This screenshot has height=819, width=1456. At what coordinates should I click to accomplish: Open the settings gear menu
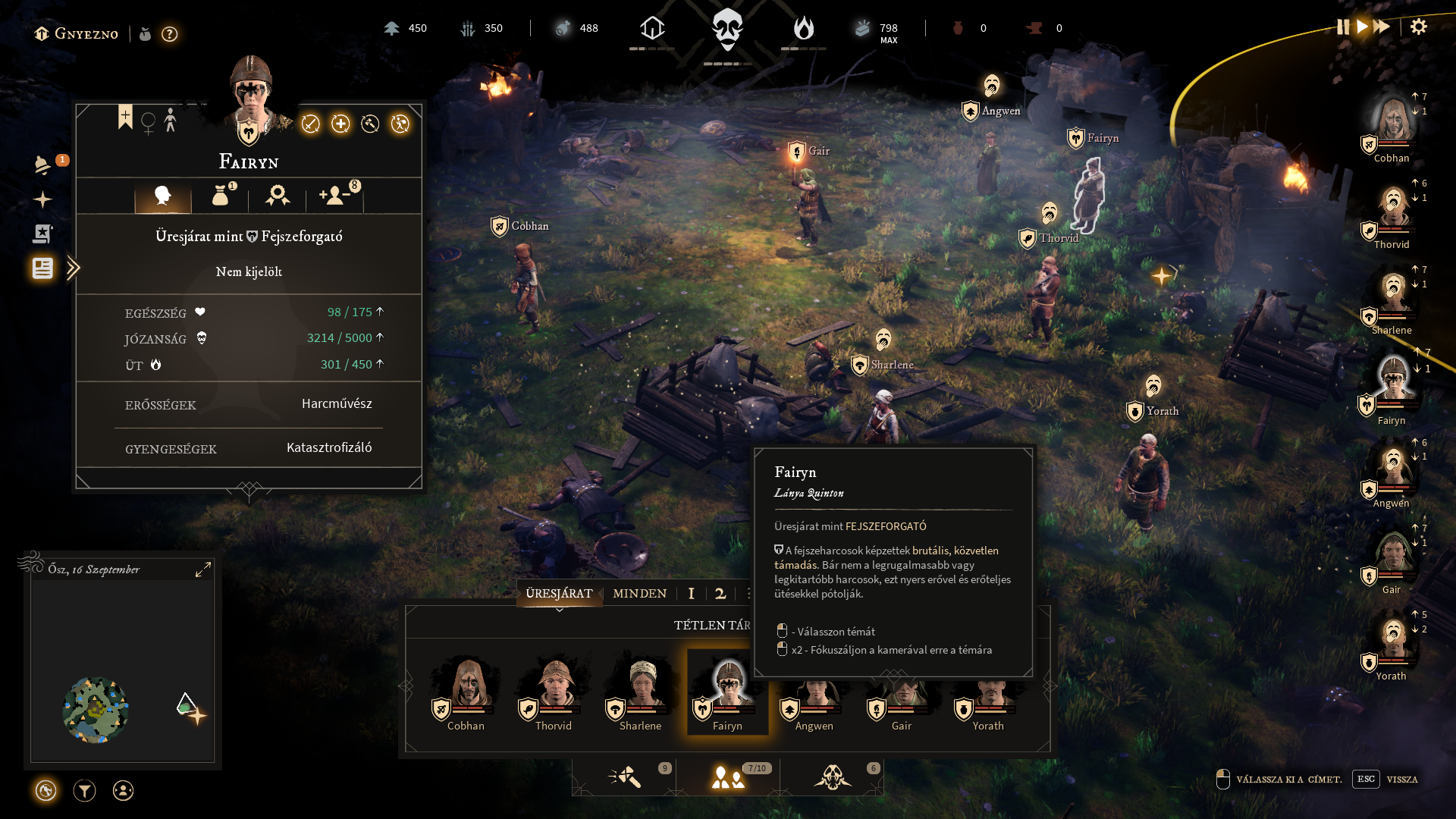(1418, 27)
